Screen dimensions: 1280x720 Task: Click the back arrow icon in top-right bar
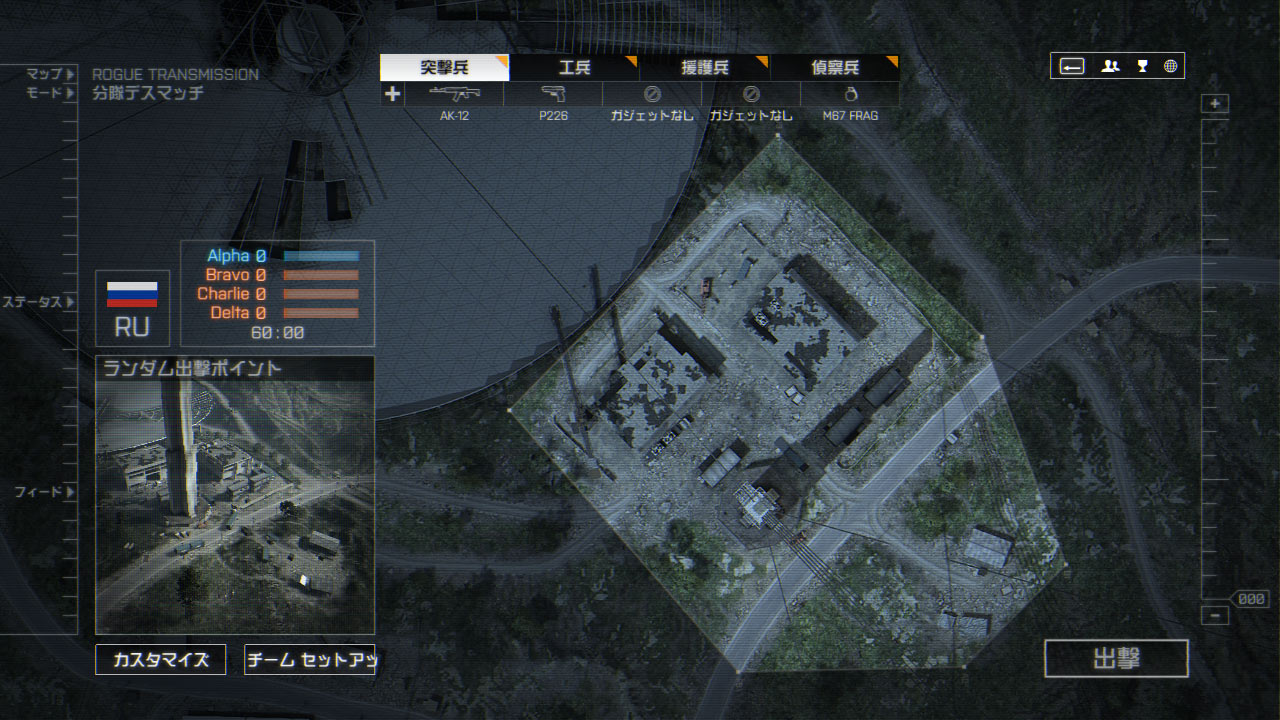(x=1072, y=66)
